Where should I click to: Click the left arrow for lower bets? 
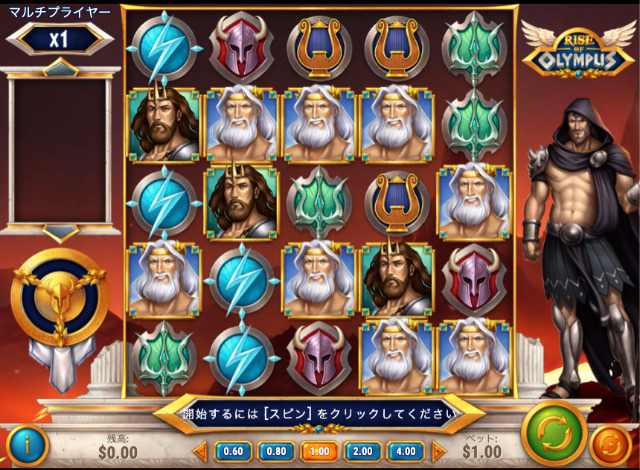[199, 451]
